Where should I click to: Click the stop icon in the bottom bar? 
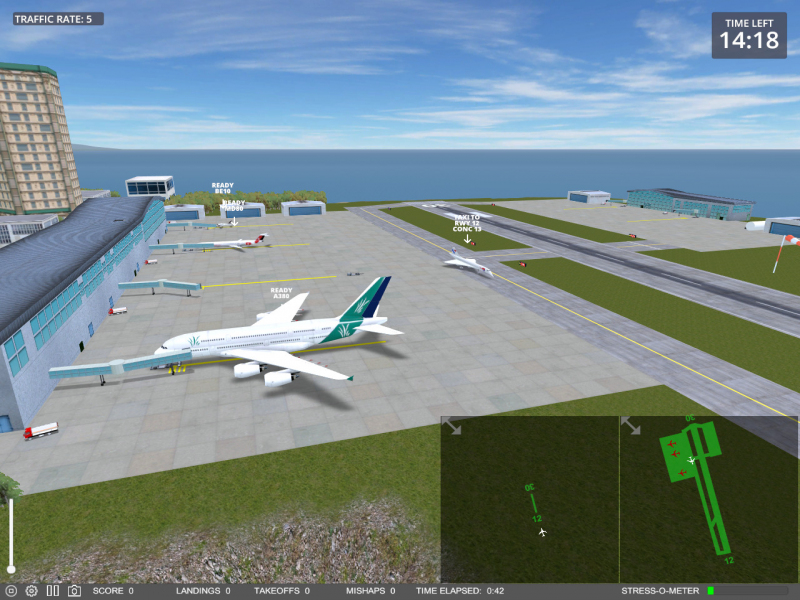(11, 591)
